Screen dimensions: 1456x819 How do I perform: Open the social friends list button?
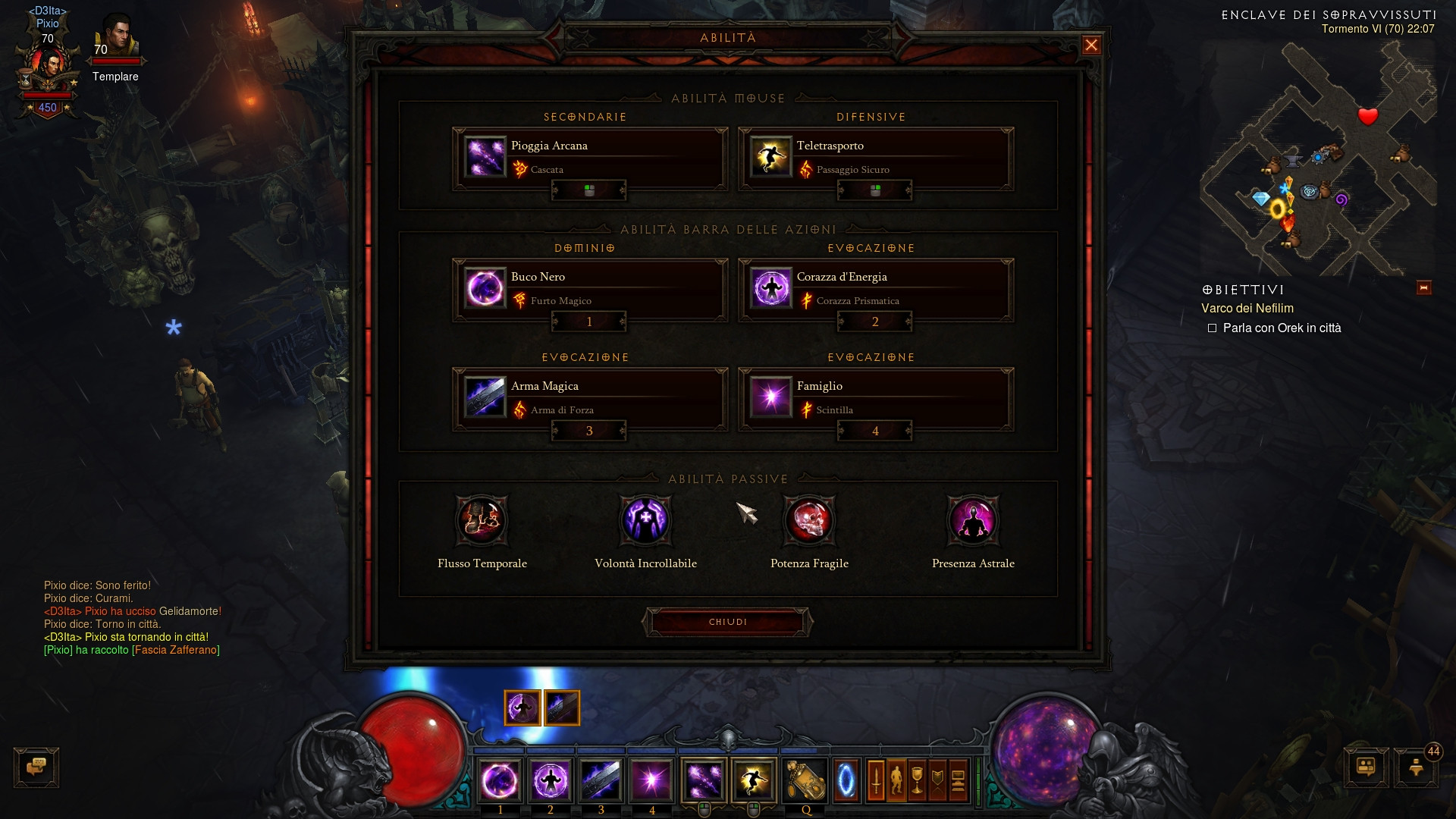pos(1366,767)
